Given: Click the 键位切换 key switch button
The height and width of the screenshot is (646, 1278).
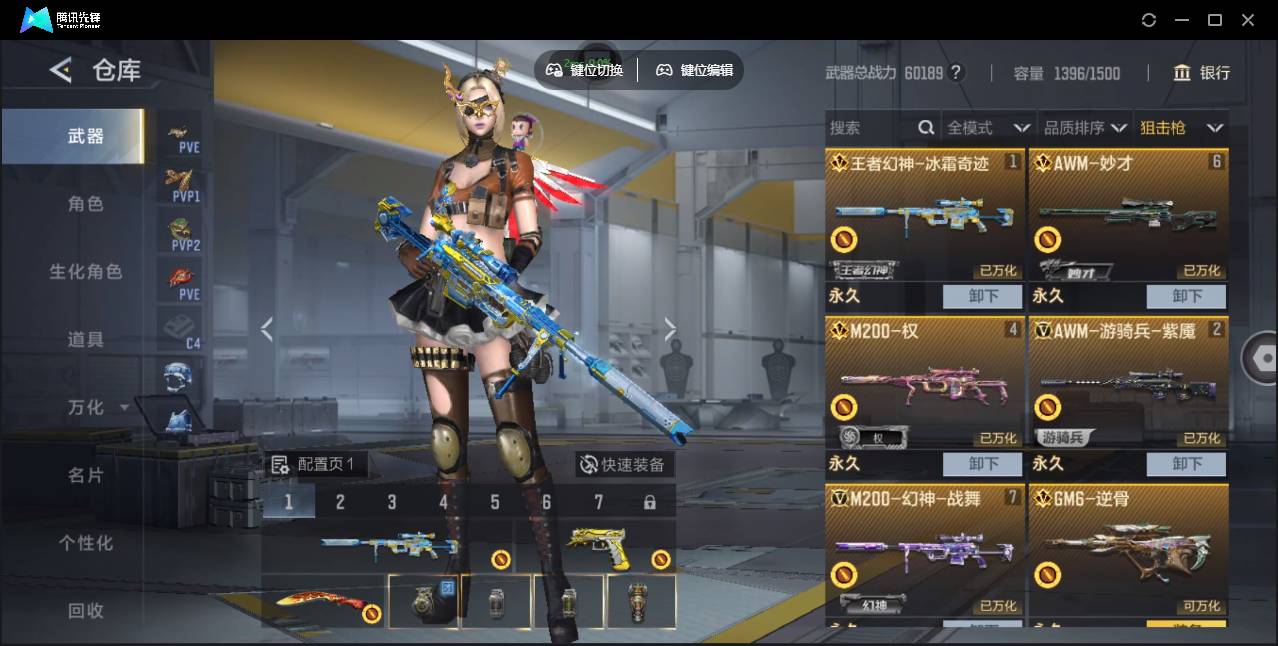Looking at the screenshot, I should click(x=585, y=70).
